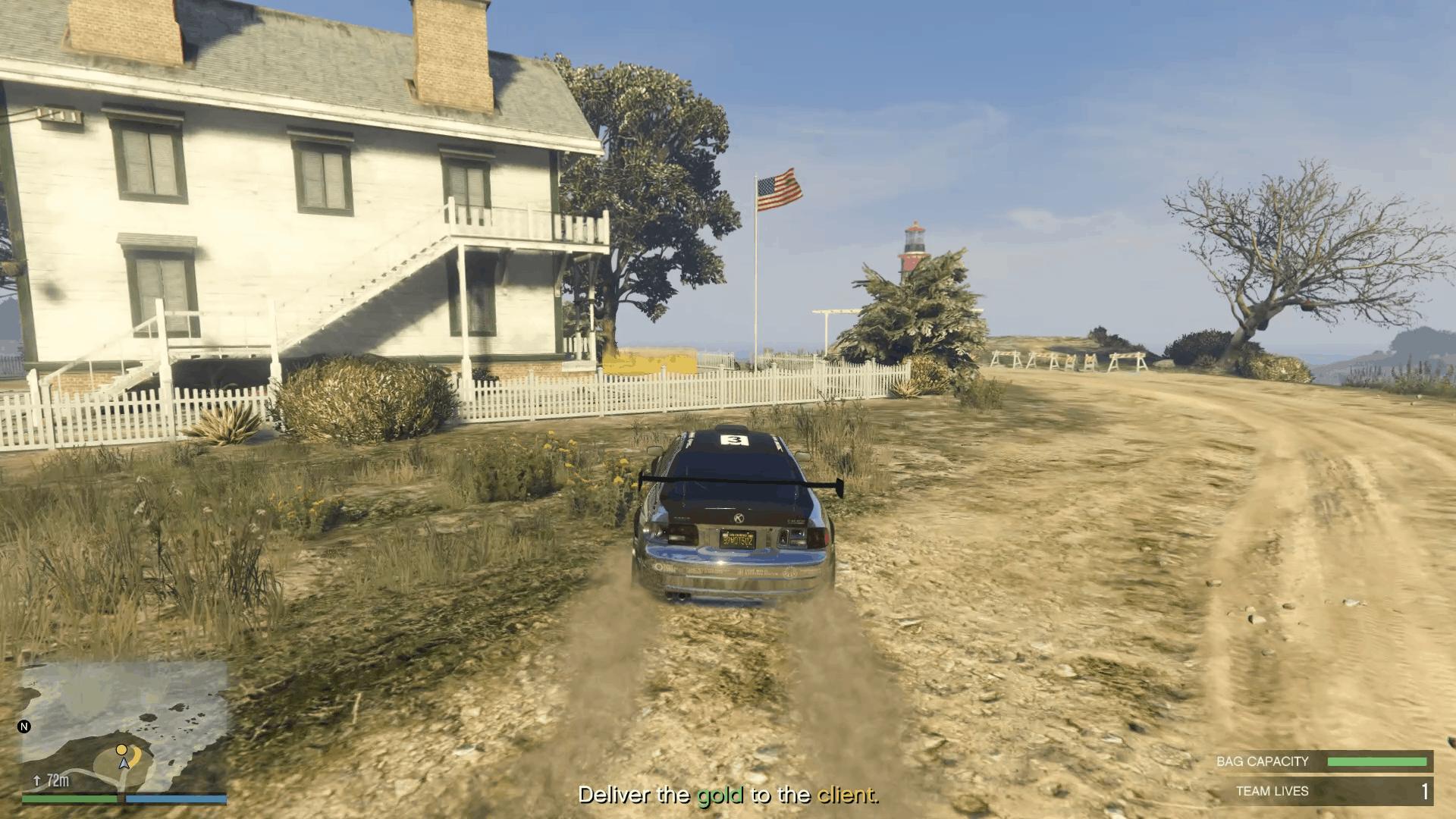This screenshot has width=1456, height=819.
Task: Click the 72m distance readout
Action: coord(58,781)
